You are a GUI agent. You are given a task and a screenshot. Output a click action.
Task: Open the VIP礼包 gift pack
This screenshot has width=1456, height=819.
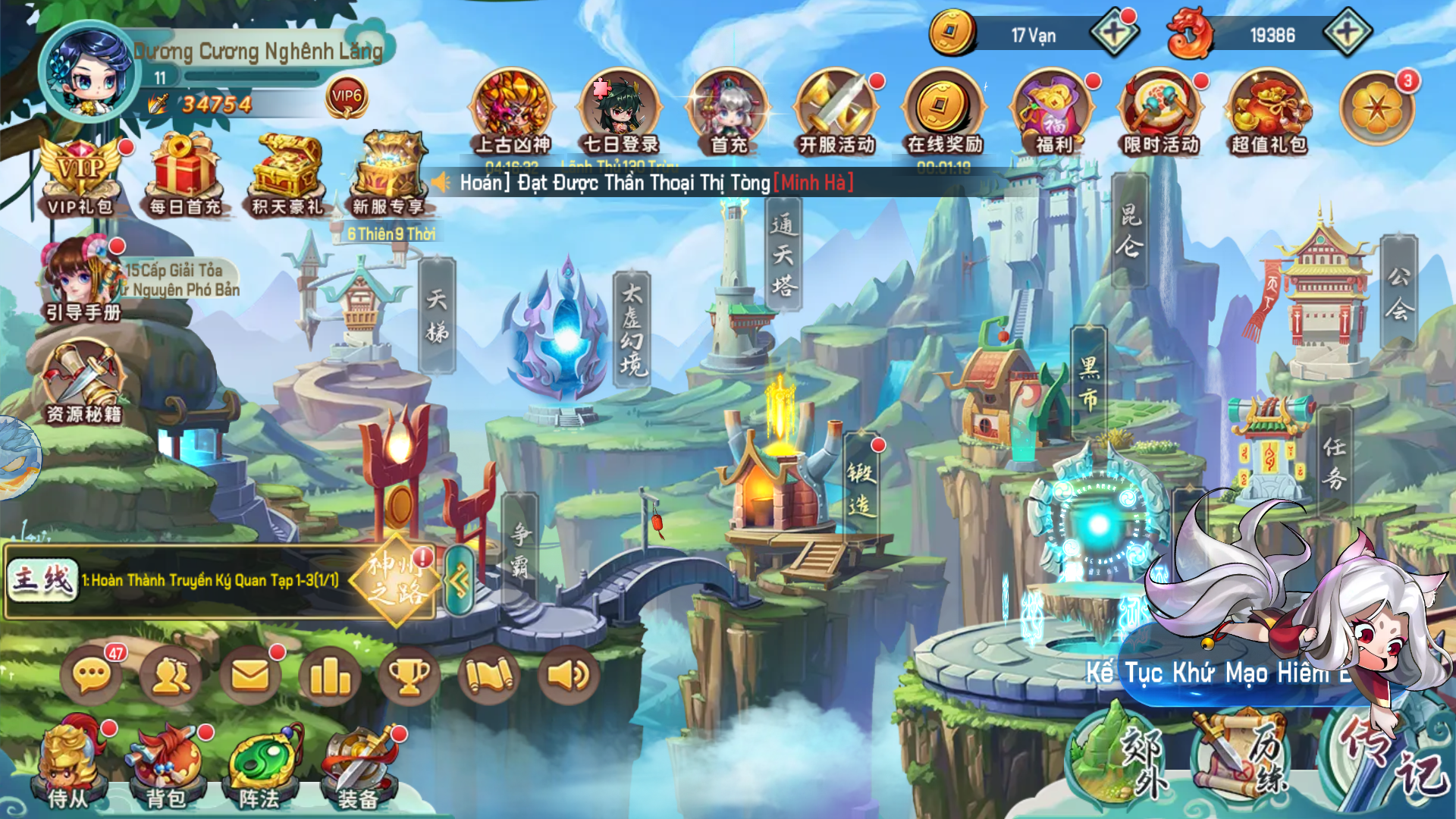point(80,176)
